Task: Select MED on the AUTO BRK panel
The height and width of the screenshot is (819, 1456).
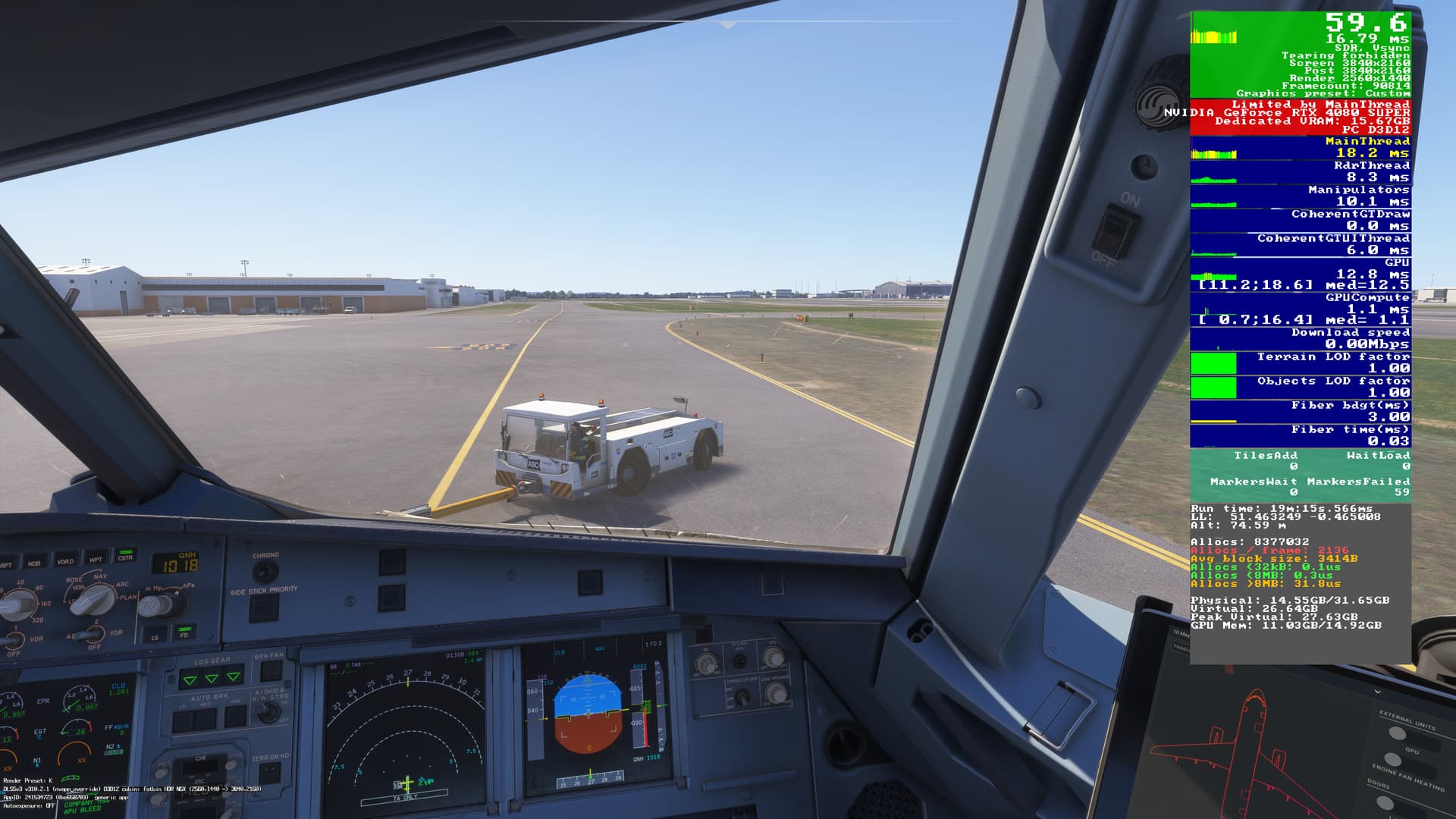Action: click(x=207, y=718)
